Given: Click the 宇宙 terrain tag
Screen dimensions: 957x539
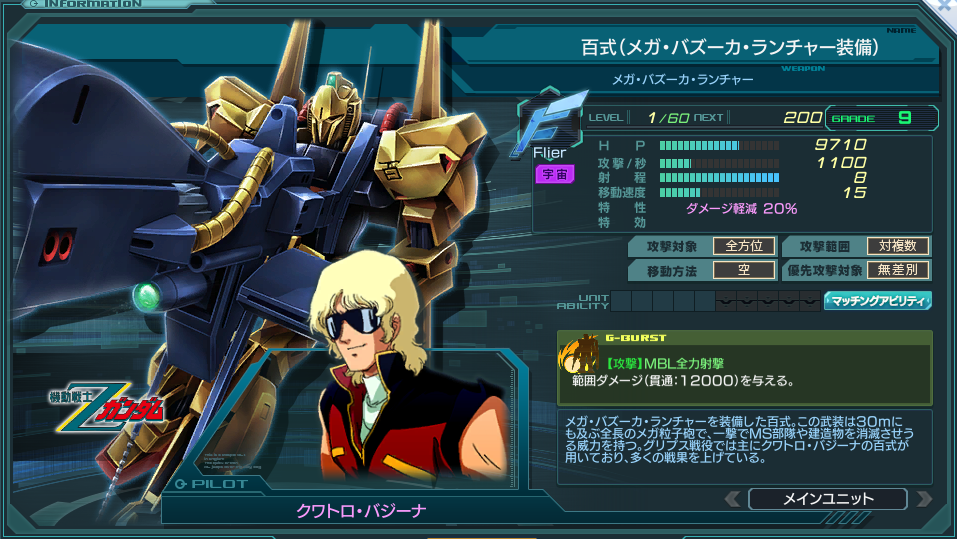Looking at the screenshot, I should 553,174.
